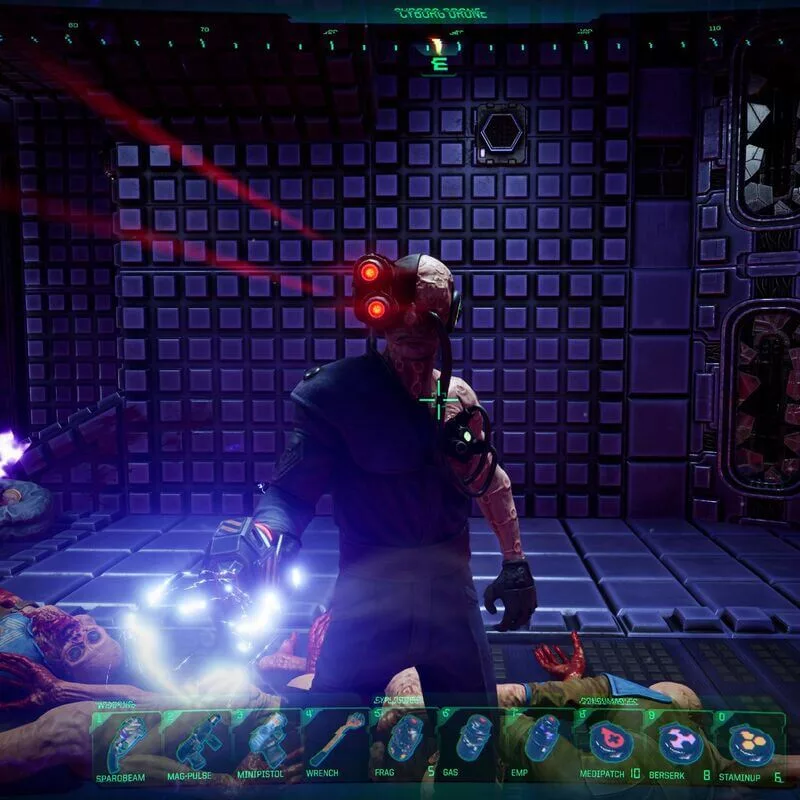Pick the Gas grenade slot
This screenshot has height=800, width=800.
[472, 744]
